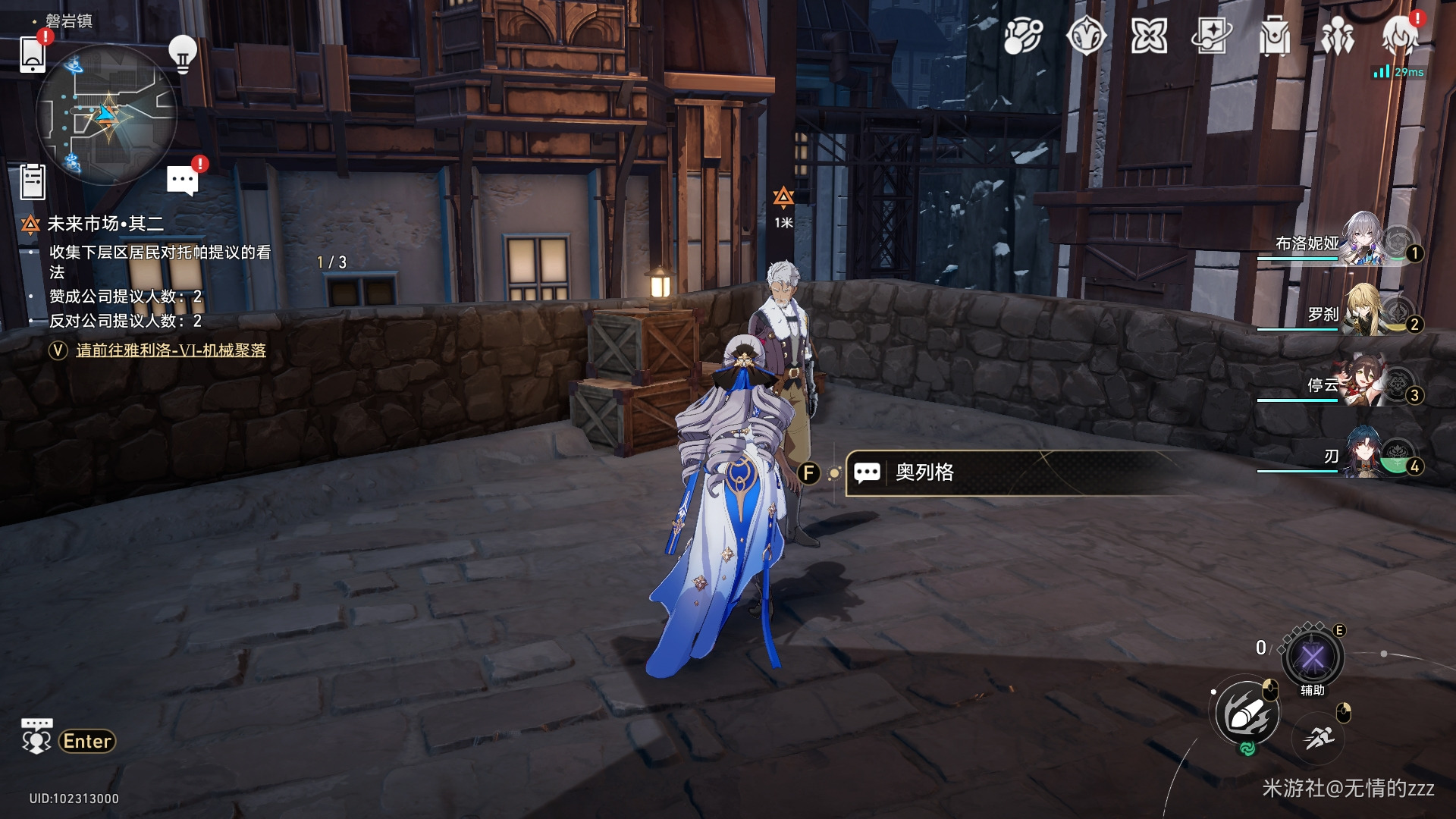The height and width of the screenshot is (819, 1456).
Task: Toggle the sprint running icon
Action: [x=1319, y=737]
